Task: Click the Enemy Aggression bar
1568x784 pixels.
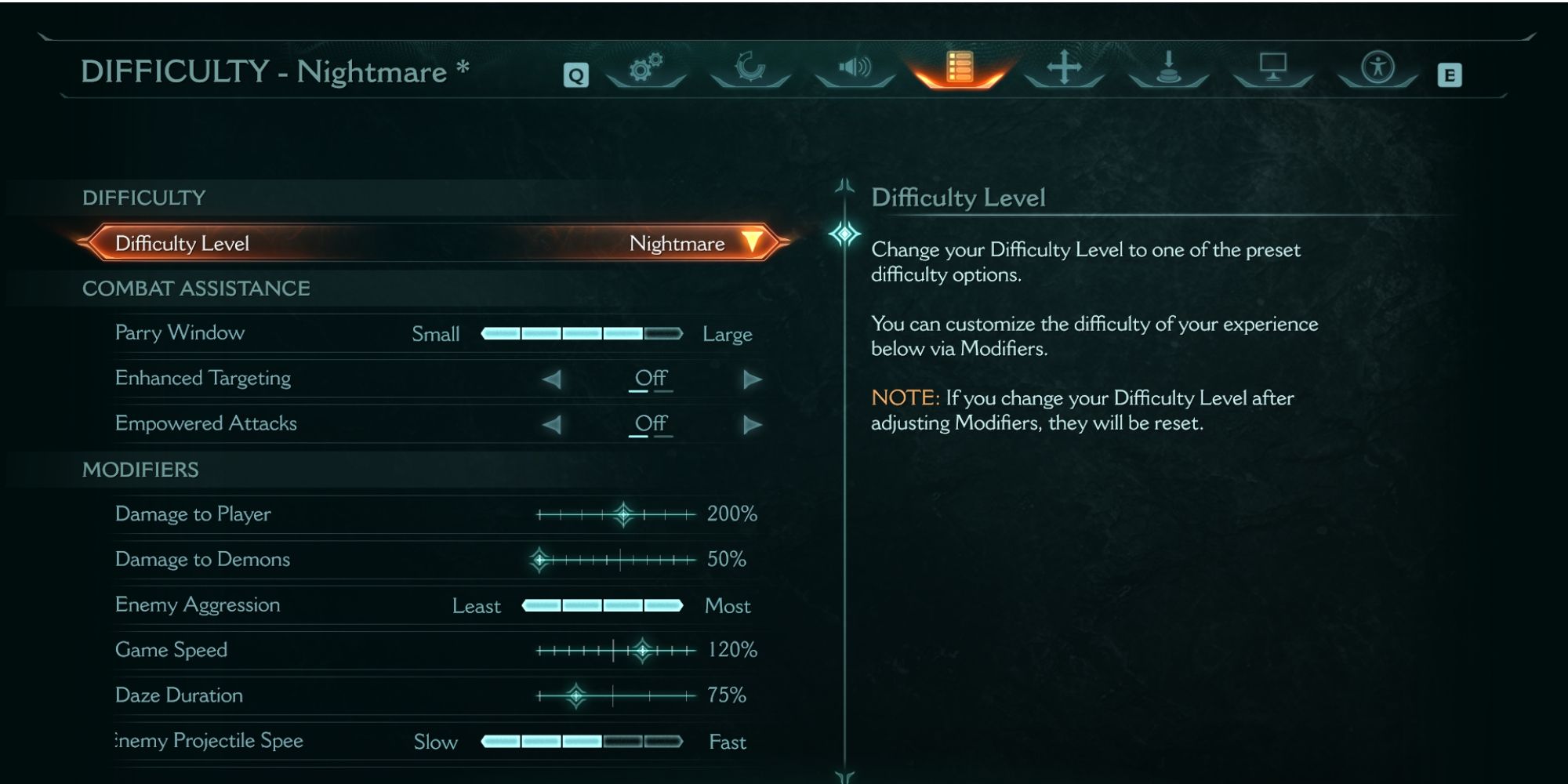Action: (x=604, y=604)
